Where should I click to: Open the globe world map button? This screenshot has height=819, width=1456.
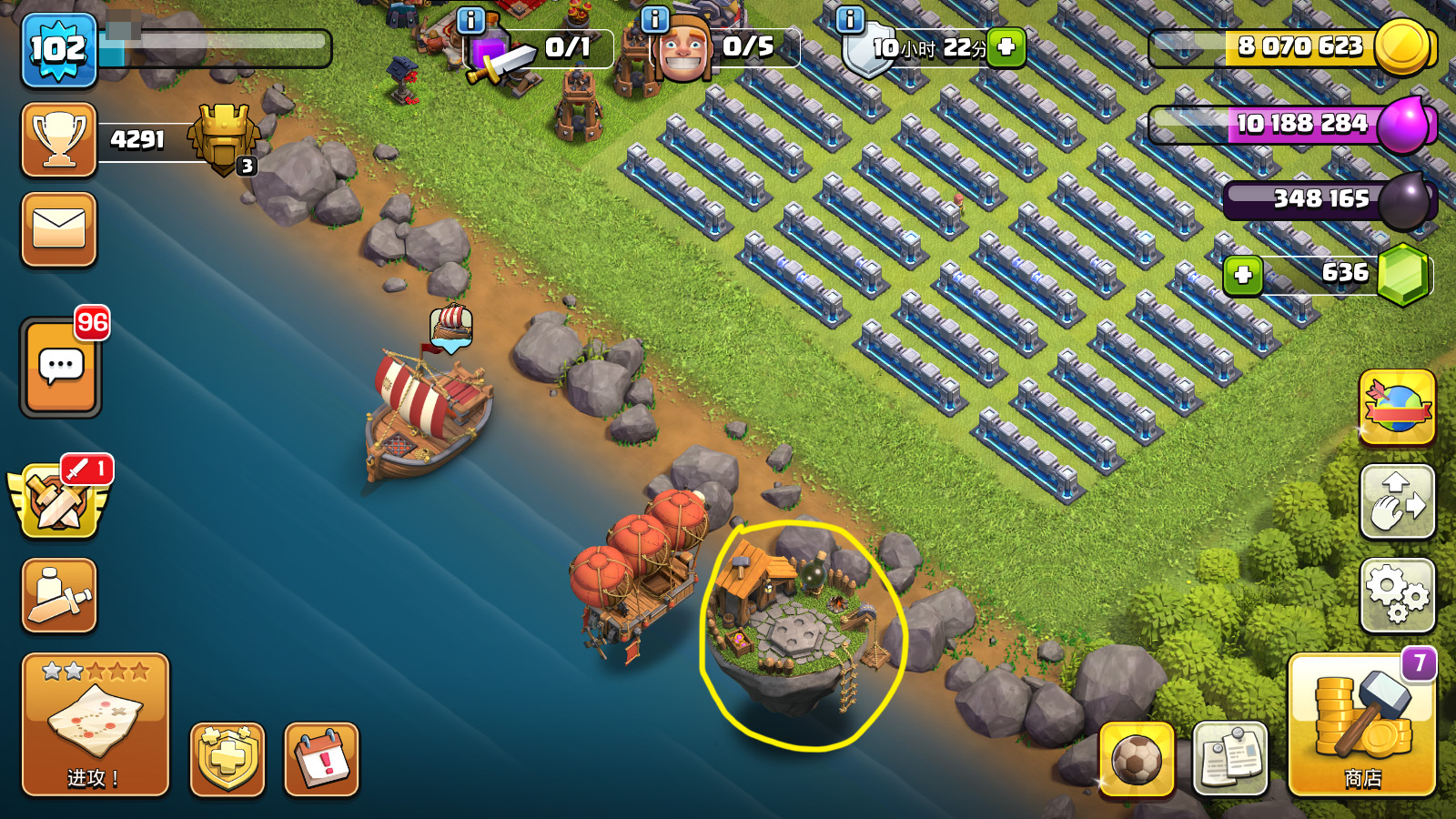1397,408
